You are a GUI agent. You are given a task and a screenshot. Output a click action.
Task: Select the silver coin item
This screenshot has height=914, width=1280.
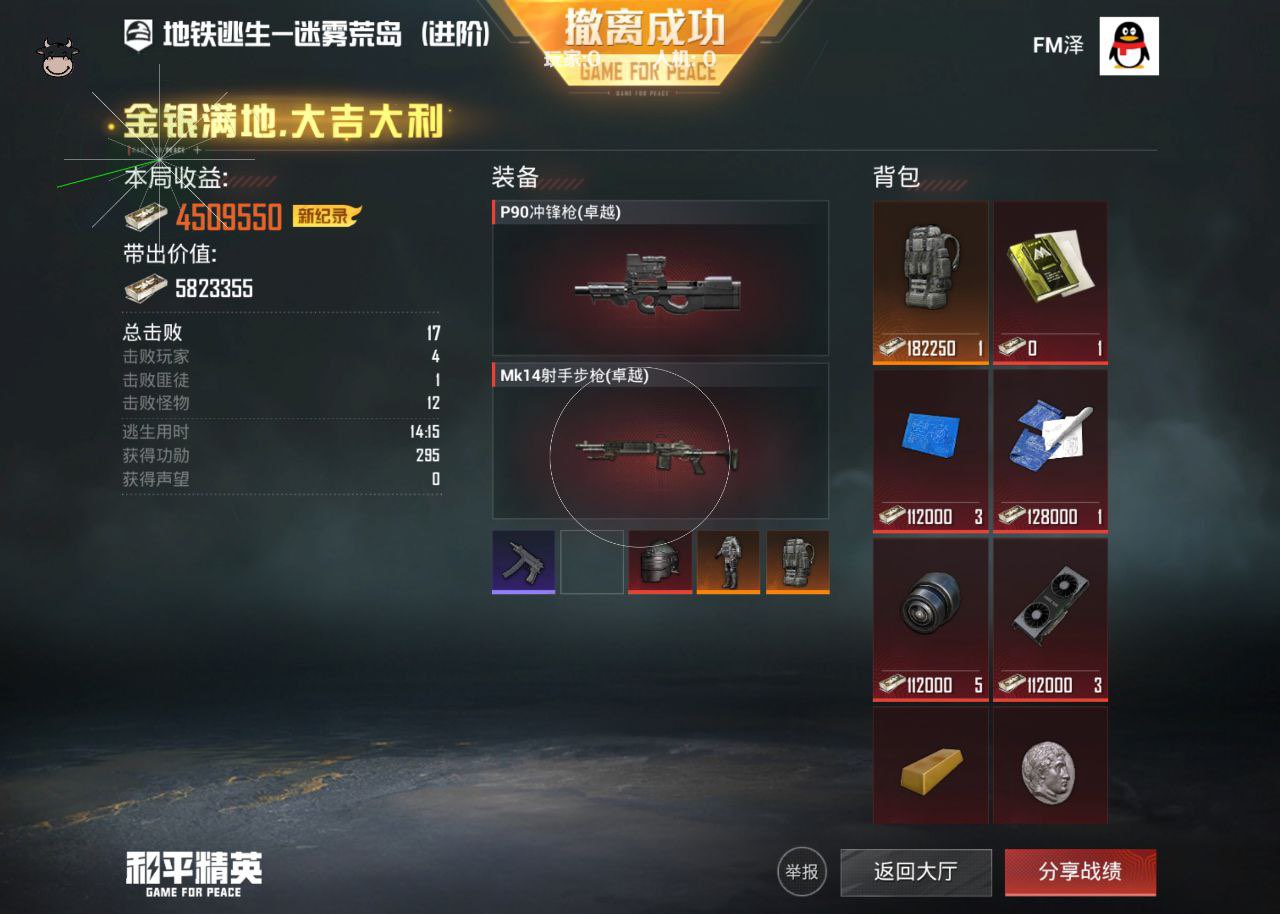click(1049, 767)
